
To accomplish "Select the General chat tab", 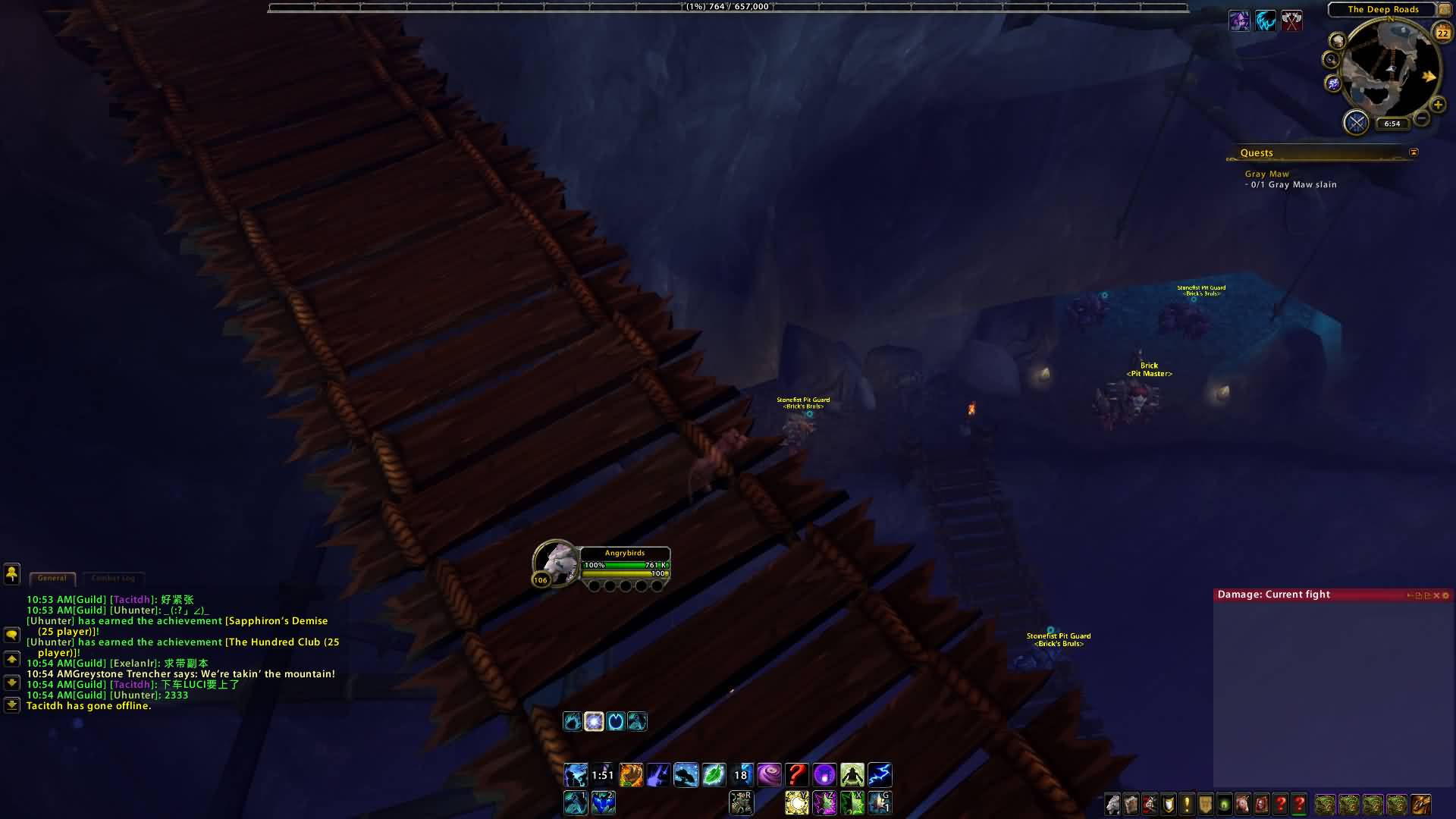I will tap(52, 579).
